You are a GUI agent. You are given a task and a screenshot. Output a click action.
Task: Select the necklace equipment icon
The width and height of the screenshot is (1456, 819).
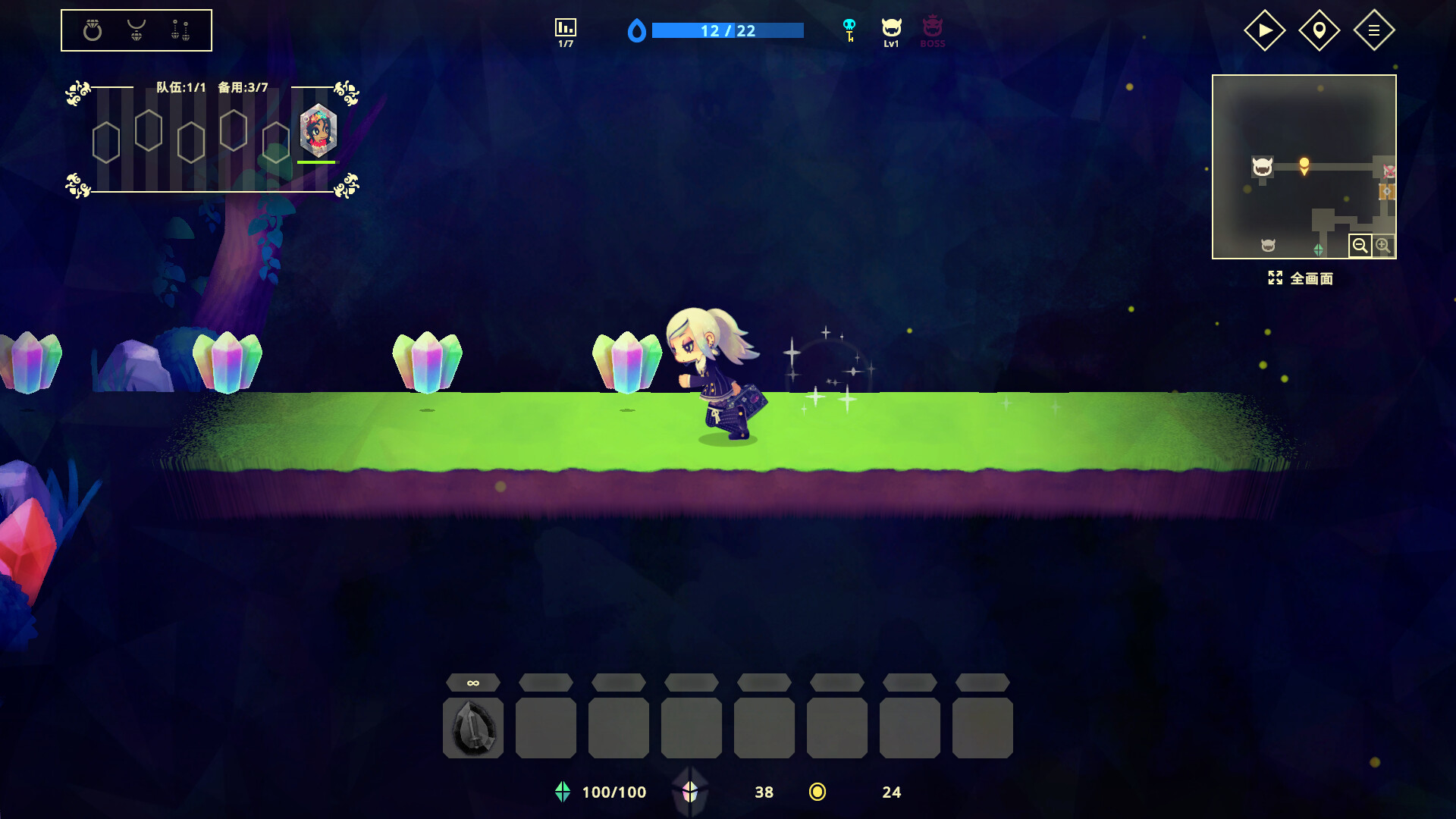coord(136,30)
